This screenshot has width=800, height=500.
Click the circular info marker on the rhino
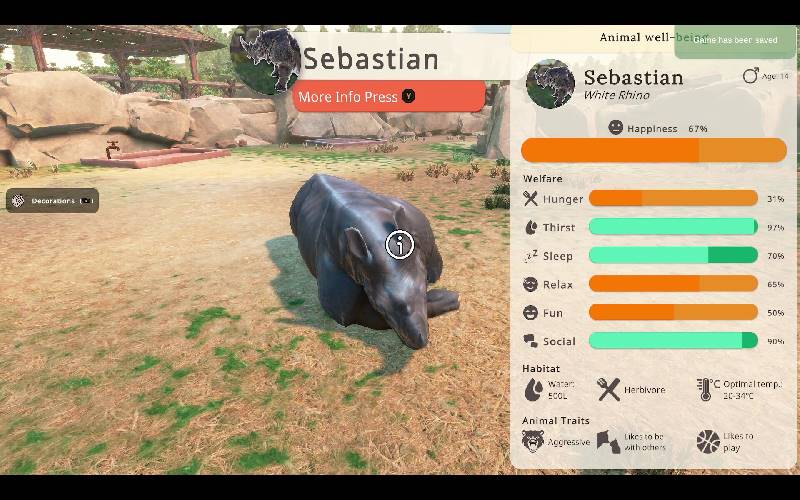pyautogui.click(x=400, y=244)
